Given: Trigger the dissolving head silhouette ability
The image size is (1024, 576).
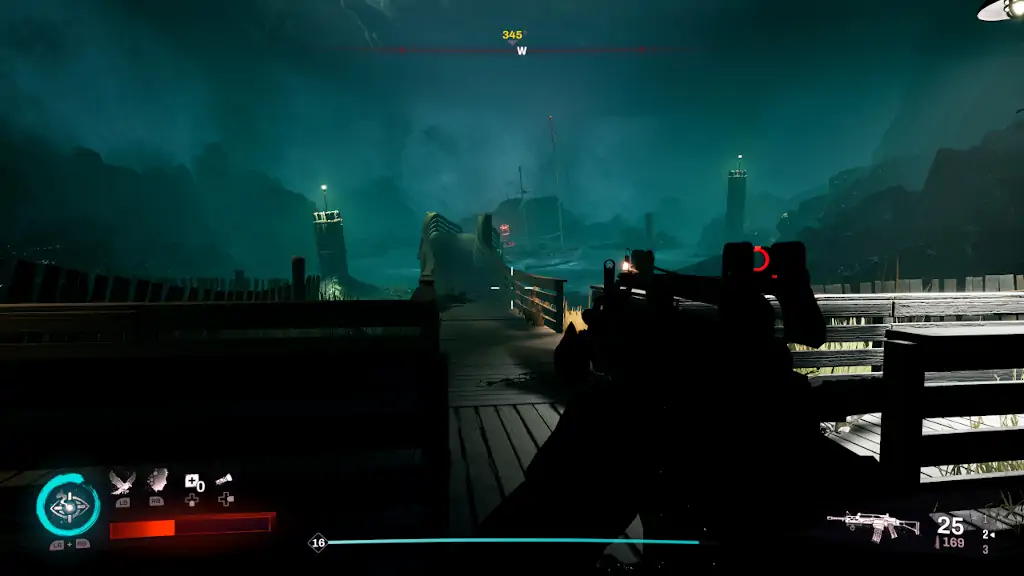Looking at the screenshot, I should coord(157,482).
